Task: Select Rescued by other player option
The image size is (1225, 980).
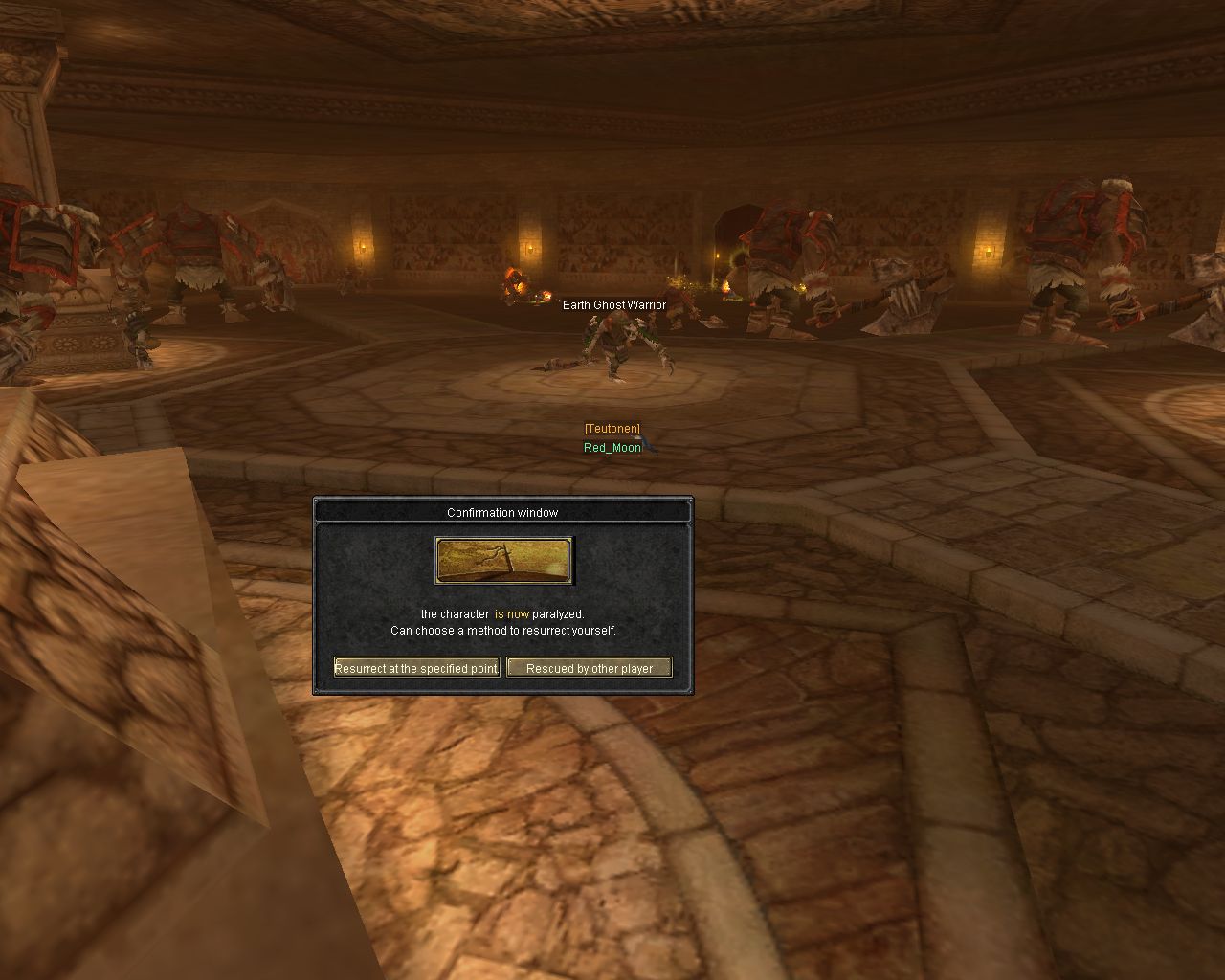Action: 589,668
